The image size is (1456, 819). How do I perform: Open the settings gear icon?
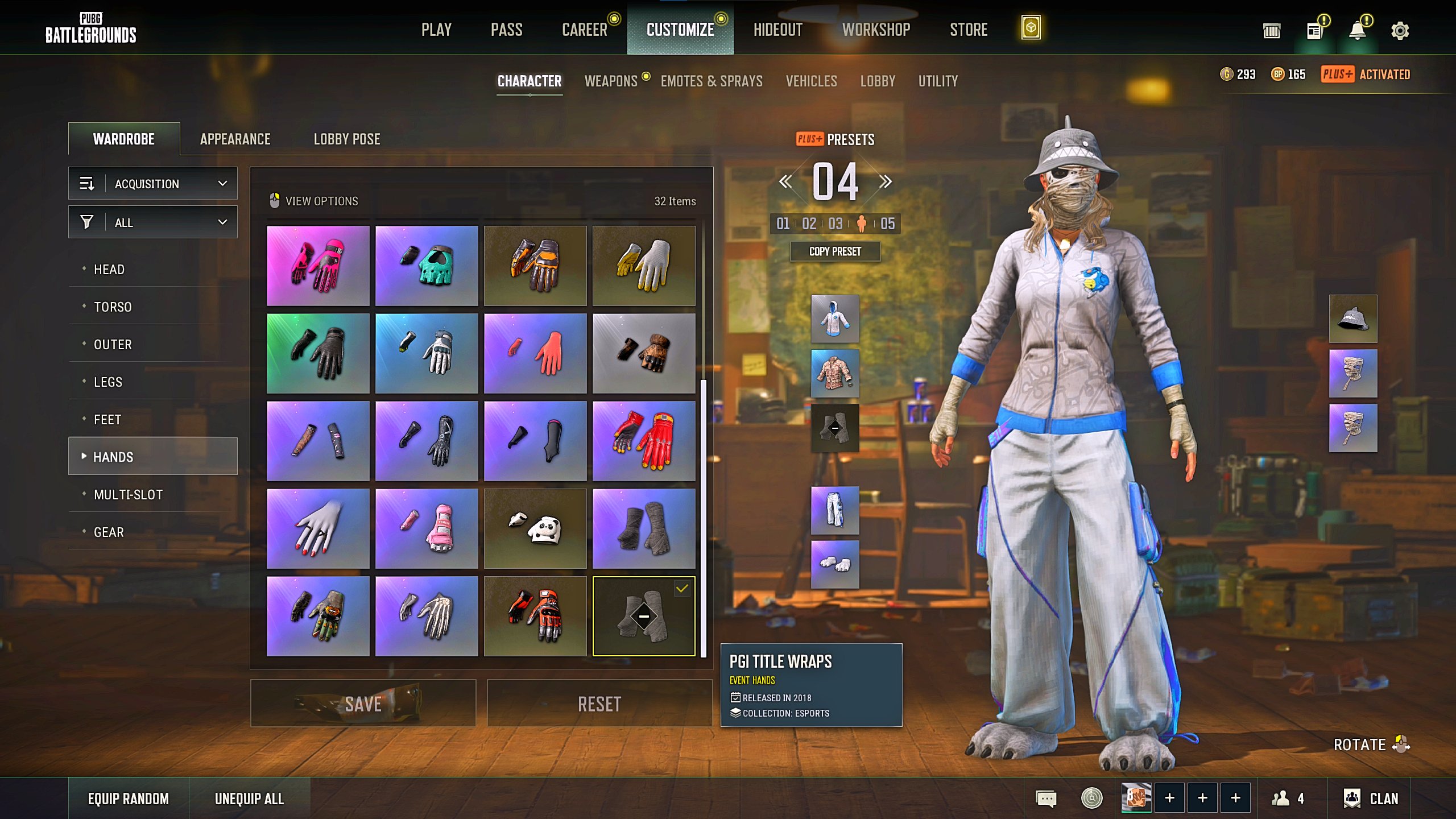coord(1400,31)
